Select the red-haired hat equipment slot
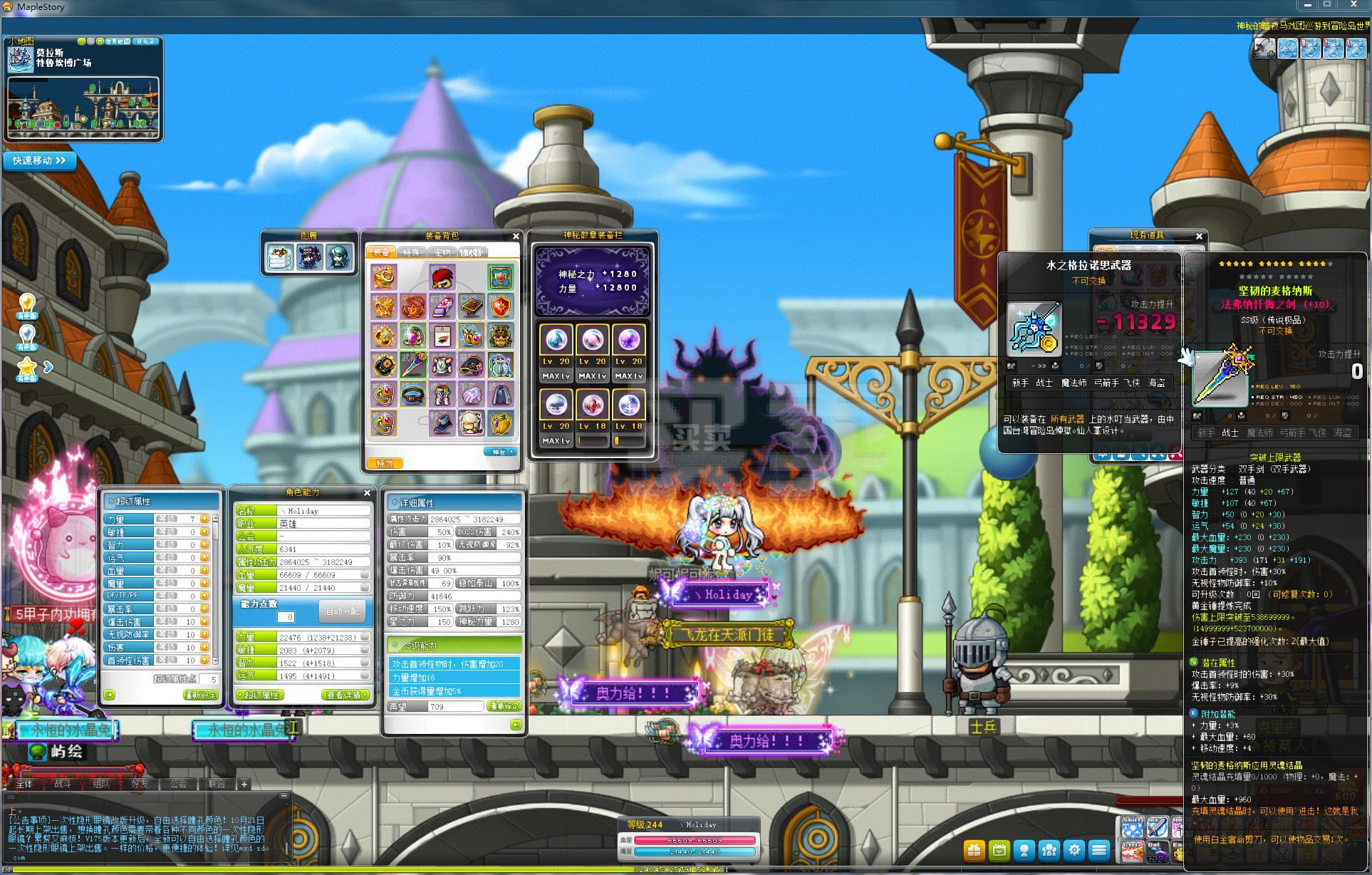Image resolution: width=1372 pixels, height=875 pixels. click(442, 277)
